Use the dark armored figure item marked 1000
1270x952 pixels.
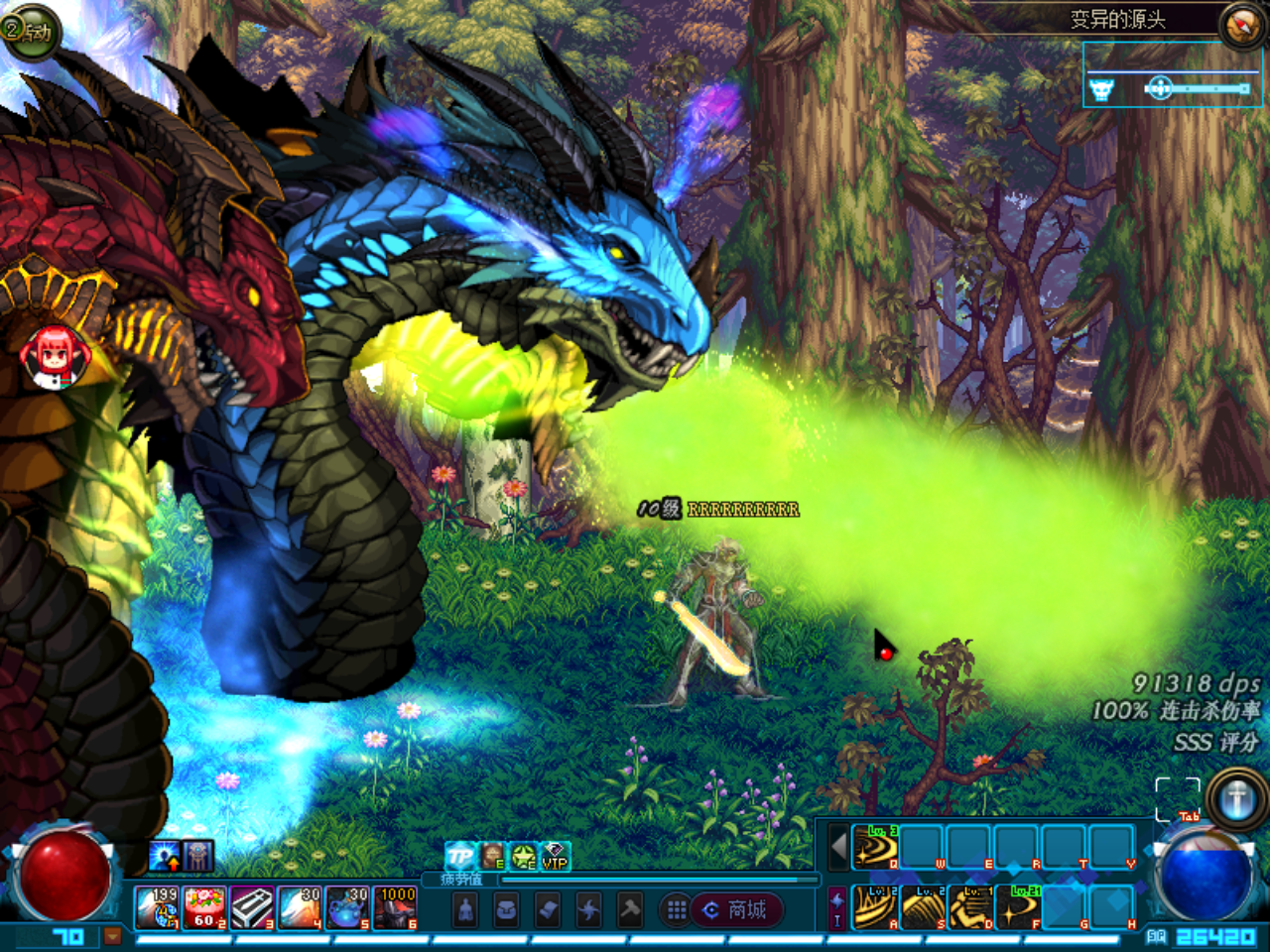coord(395,907)
